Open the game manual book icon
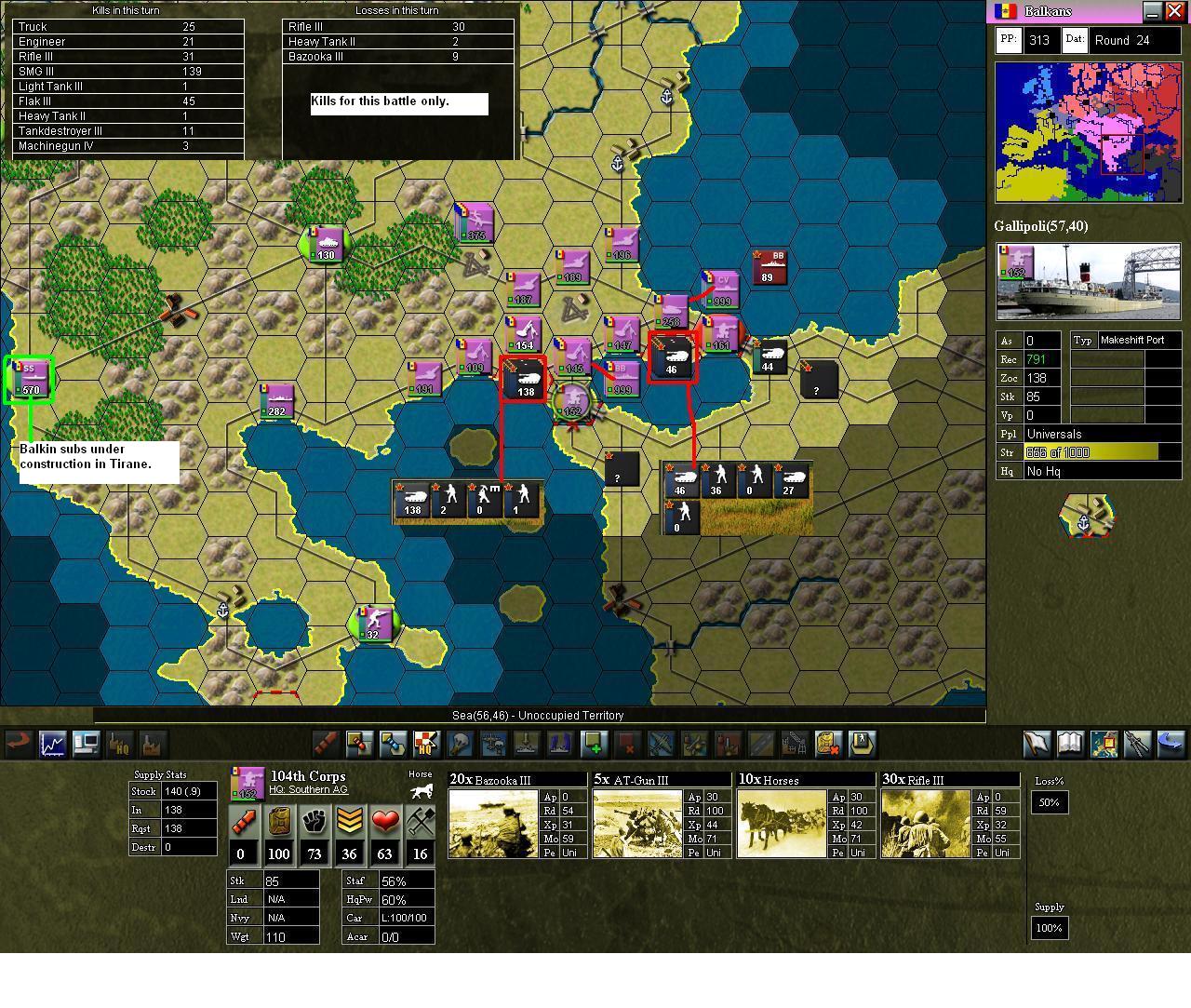This screenshot has height=1008, width=1191. coord(1069,745)
